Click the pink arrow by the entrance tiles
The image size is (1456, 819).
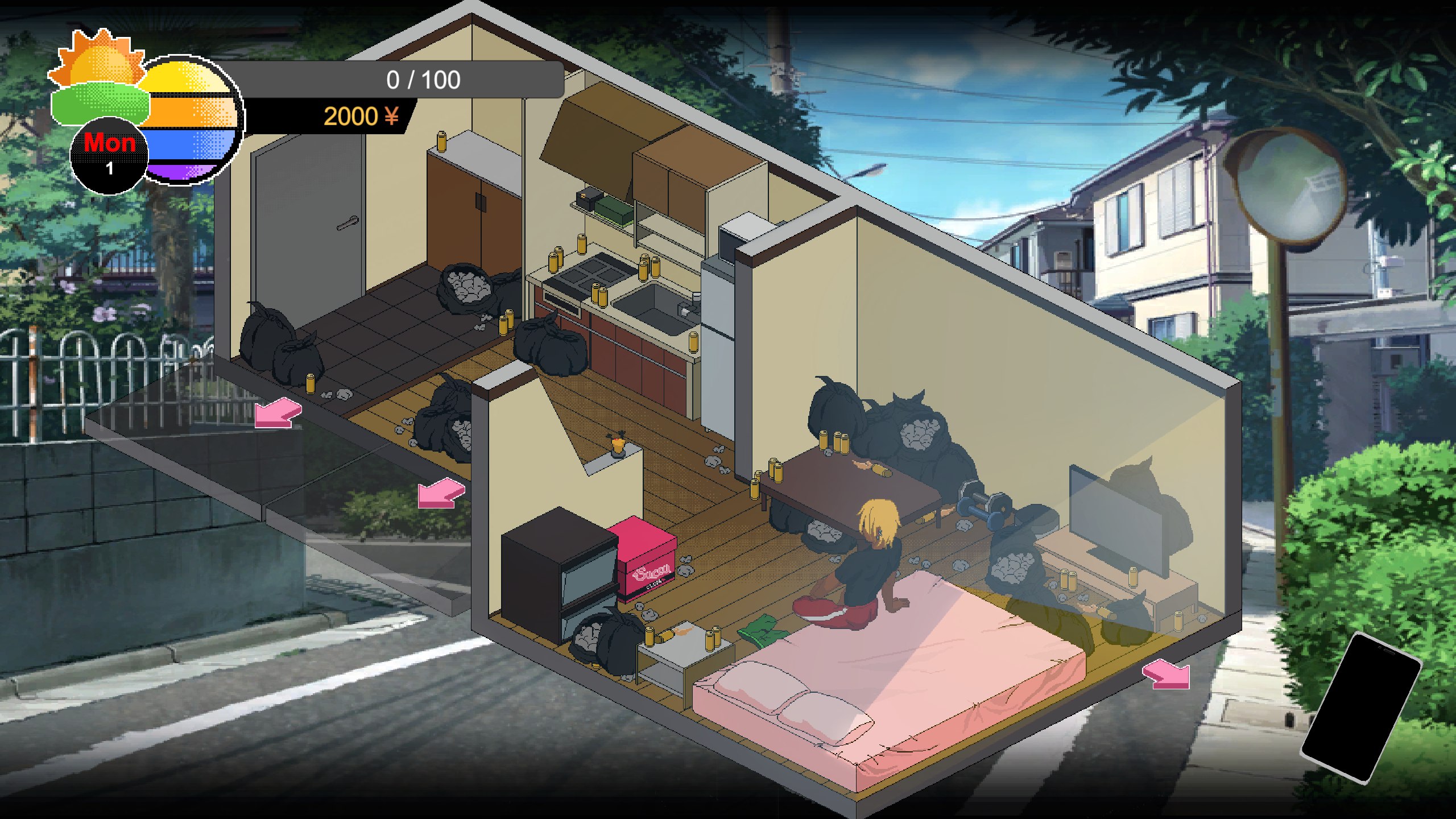click(x=277, y=412)
